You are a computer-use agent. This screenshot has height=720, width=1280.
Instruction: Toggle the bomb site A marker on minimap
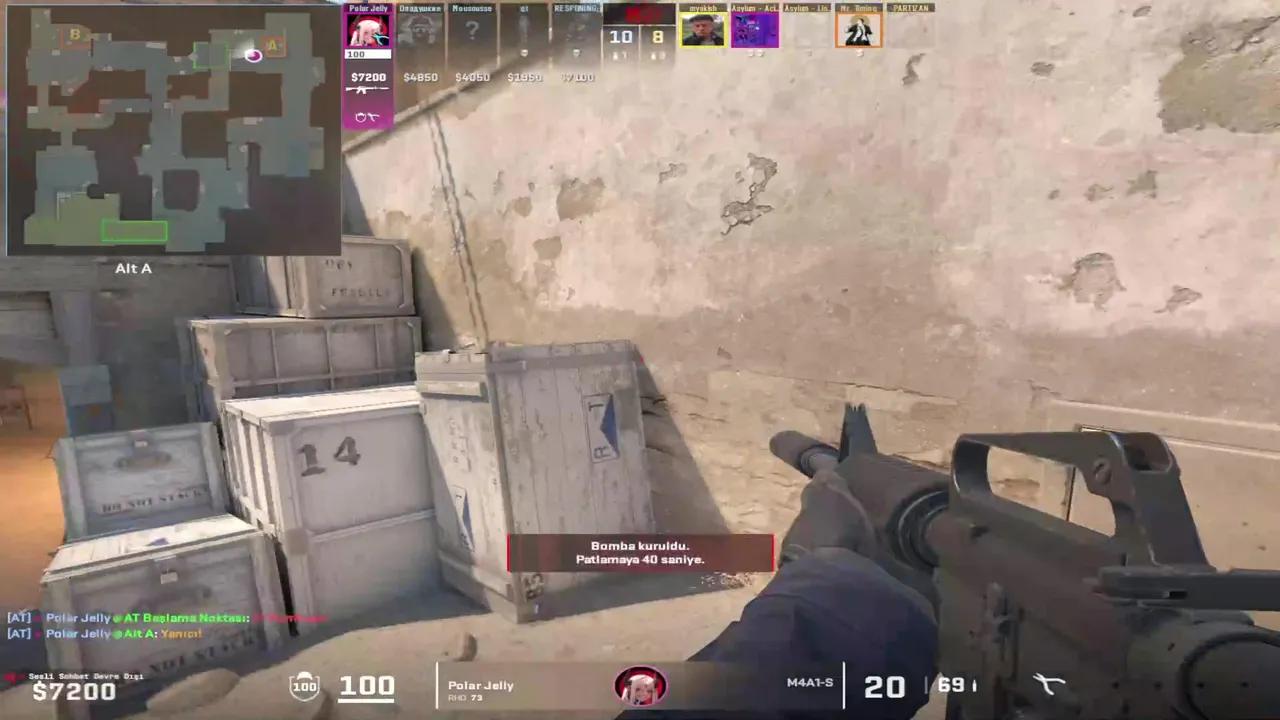tap(272, 45)
